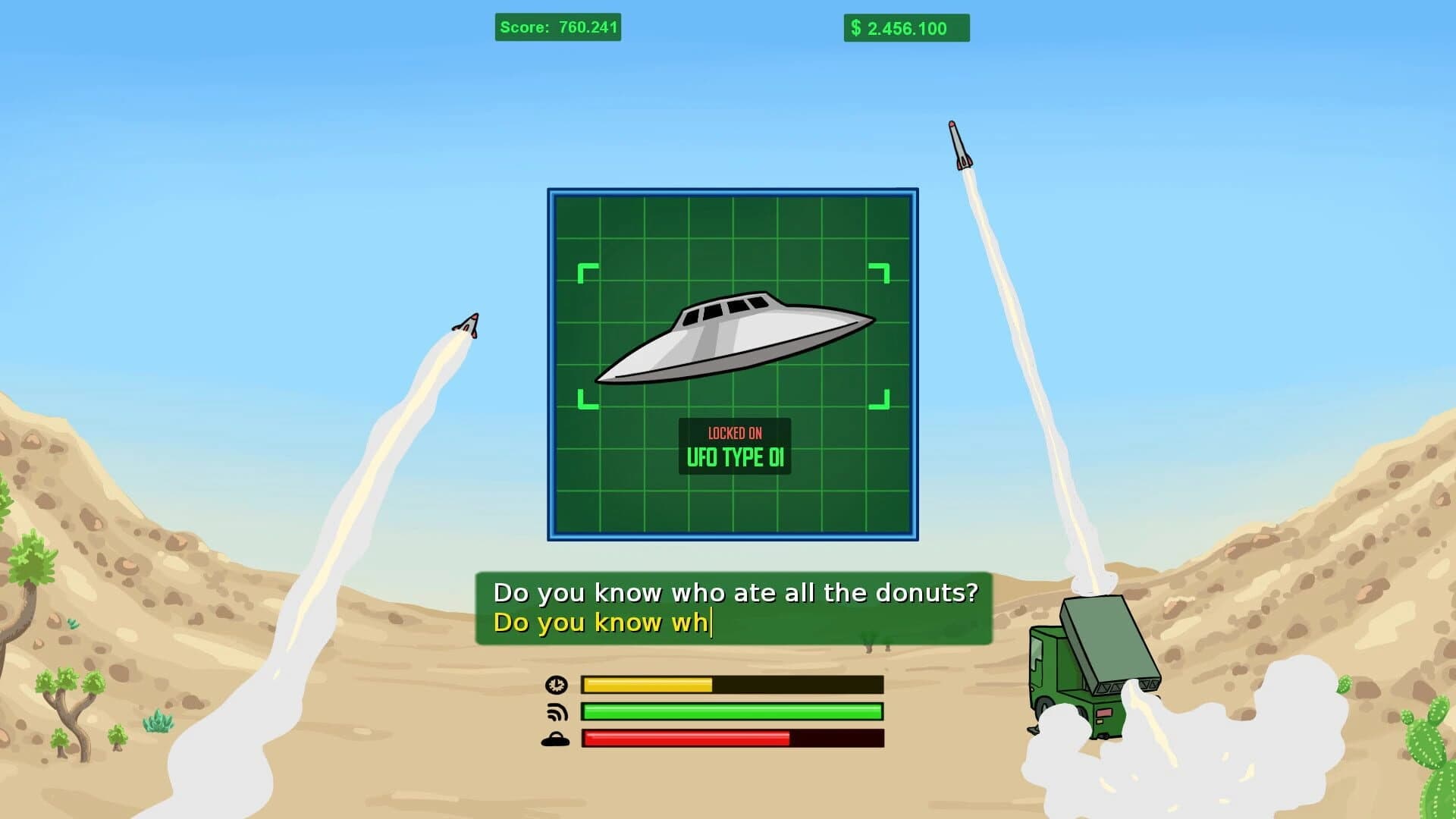Toggle the green targeting brackets on the radar
Image resolution: width=1456 pixels, height=819 pixels.
pyautogui.click(x=585, y=268)
